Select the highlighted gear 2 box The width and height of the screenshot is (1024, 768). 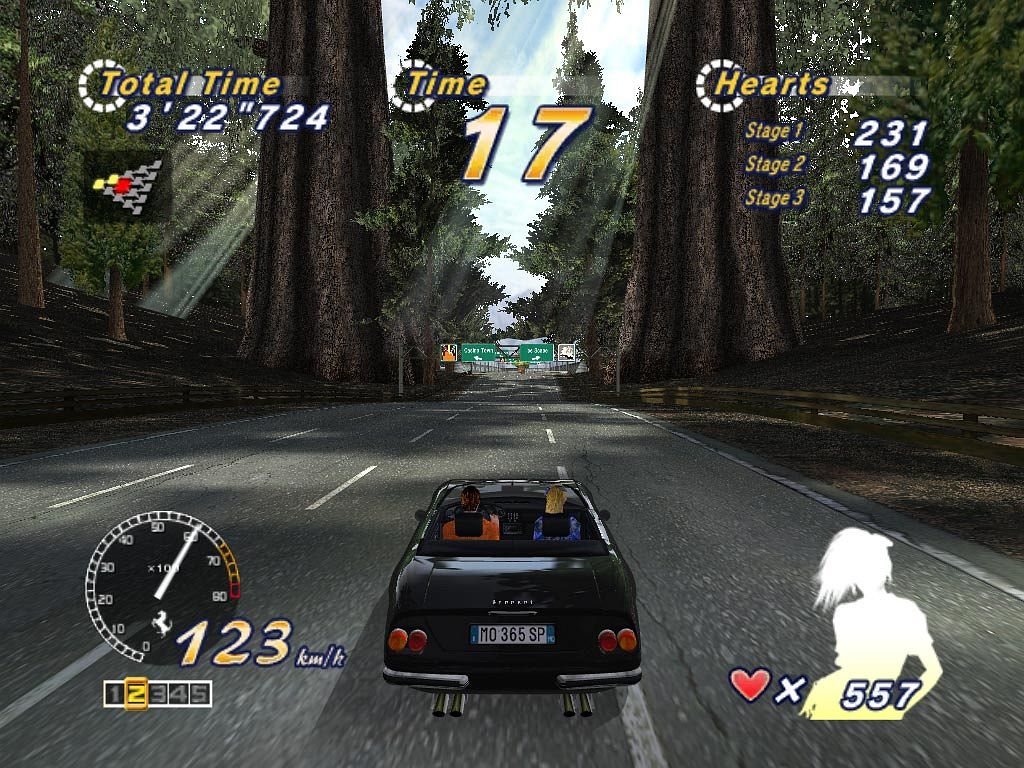(137, 693)
